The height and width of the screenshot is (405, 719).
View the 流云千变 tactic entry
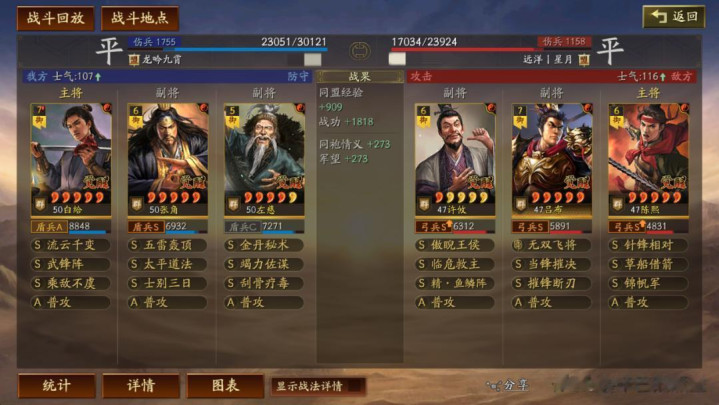click(x=72, y=245)
